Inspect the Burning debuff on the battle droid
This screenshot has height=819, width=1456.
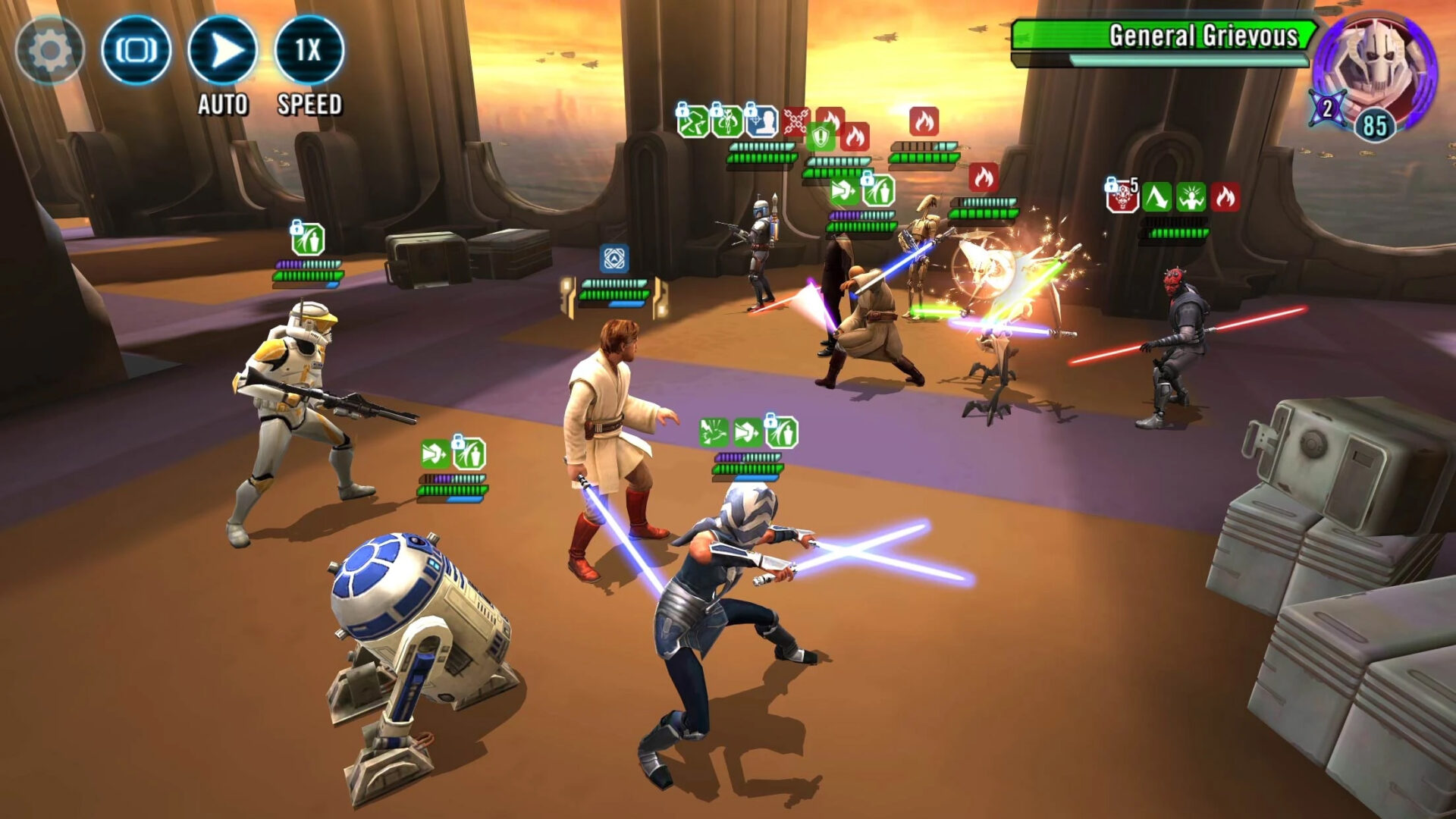pyautogui.click(x=925, y=122)
